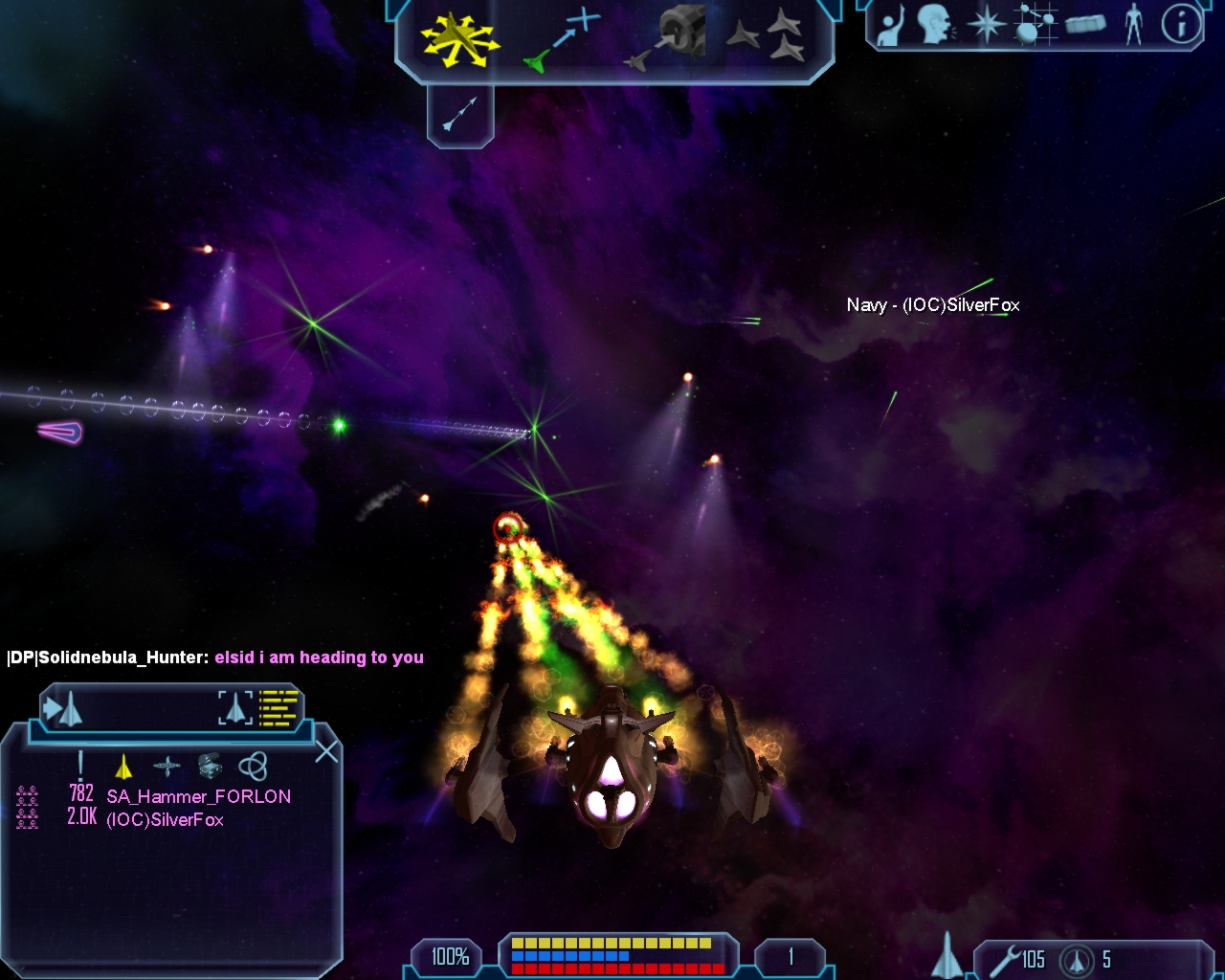
Task: Click the compass star icon
Action: (986, 25)
